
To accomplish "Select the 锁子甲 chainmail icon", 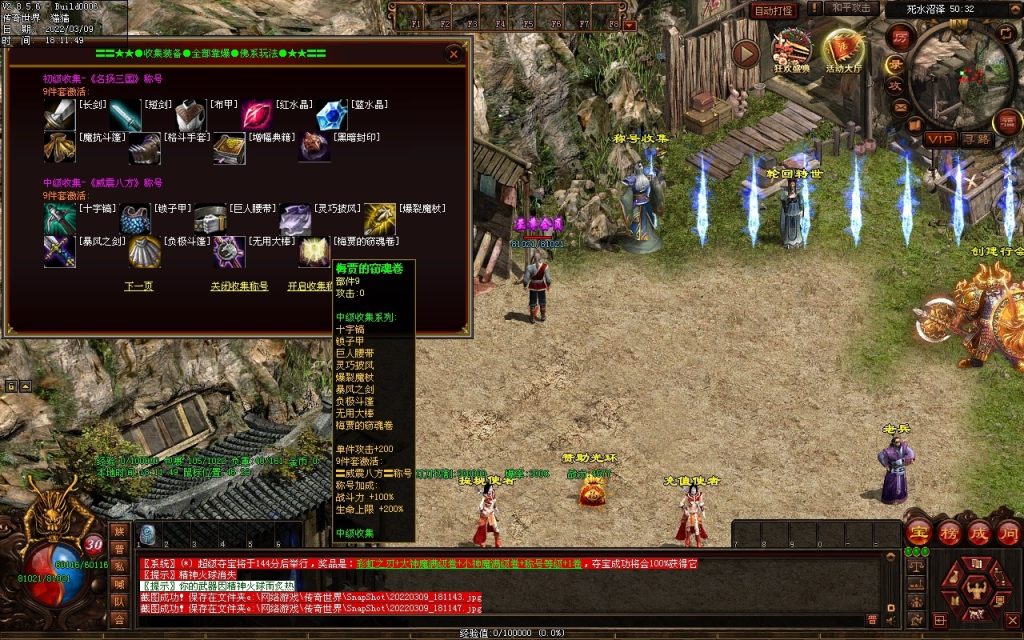I will click(x=135, y=219).
